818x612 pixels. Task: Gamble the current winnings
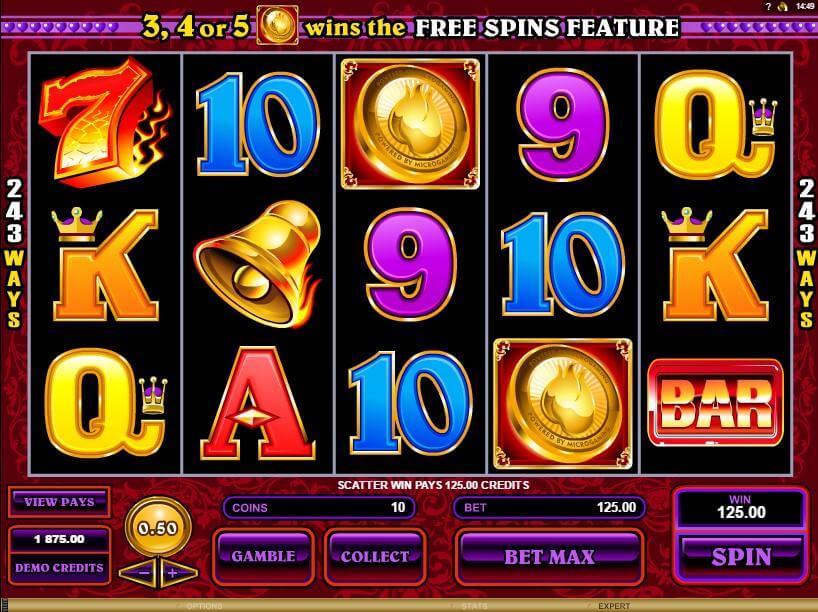[x=264, y=556]
